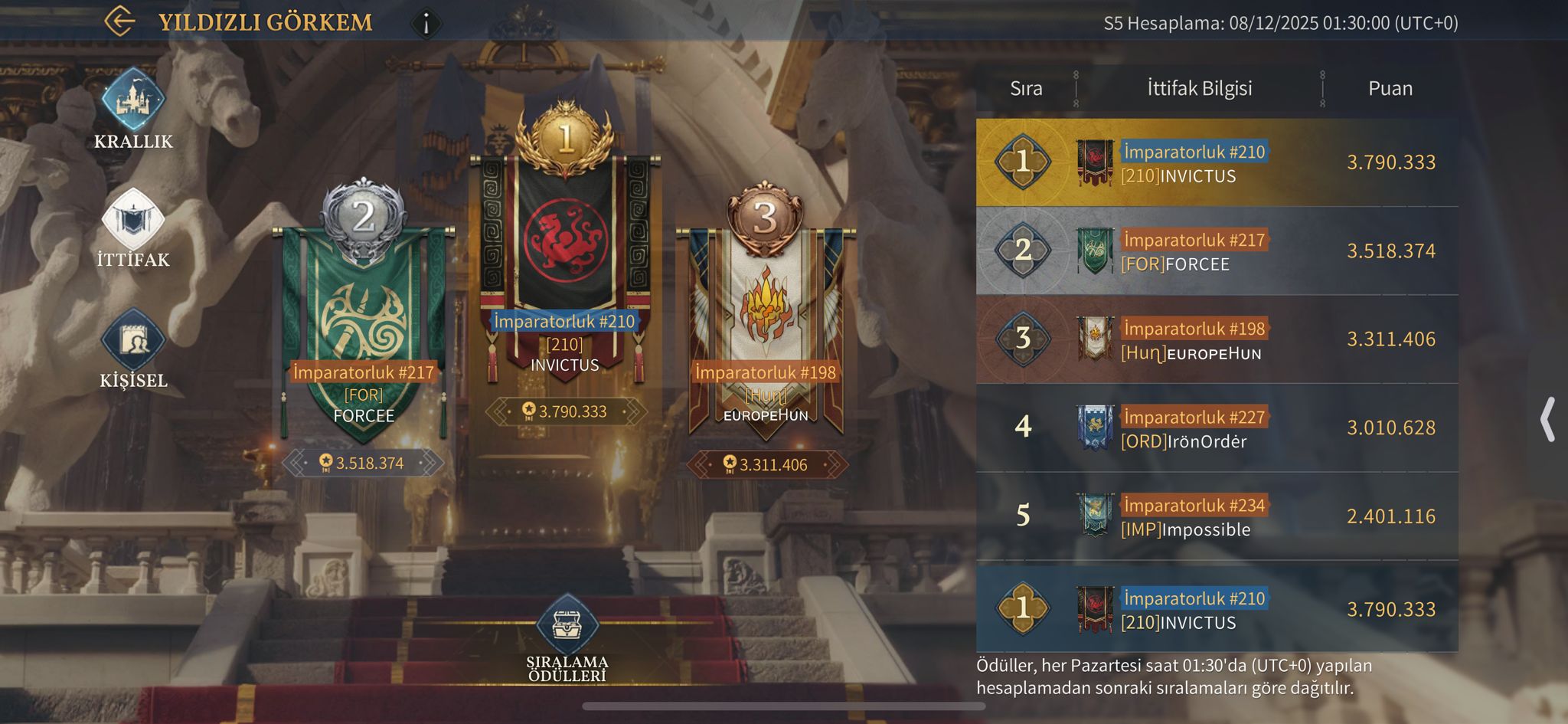View the IrönOrdėr rank 4 row
The image size is (1568, 724).
click(x=1217, y=428)
